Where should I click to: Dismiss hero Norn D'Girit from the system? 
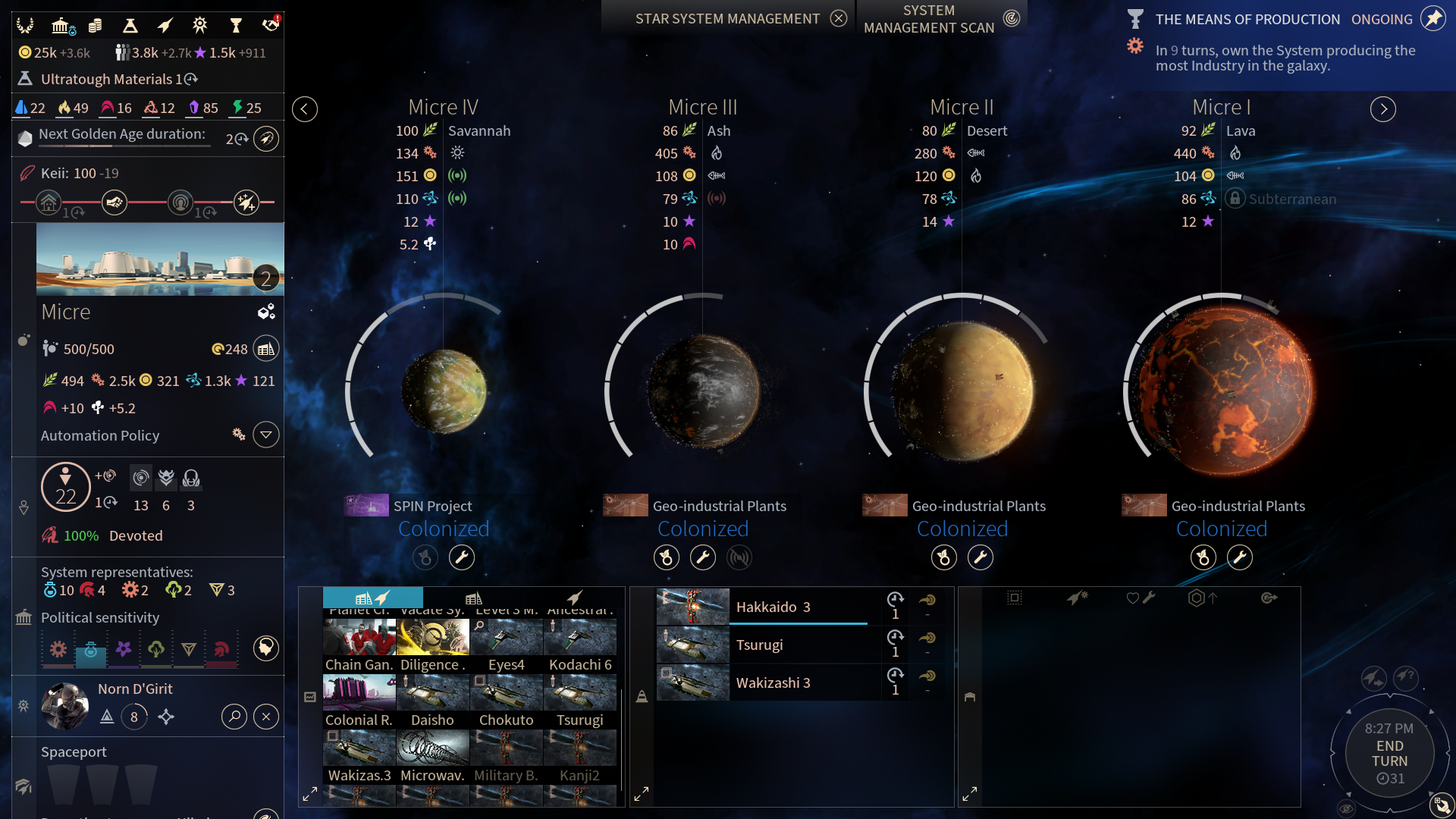266,717
